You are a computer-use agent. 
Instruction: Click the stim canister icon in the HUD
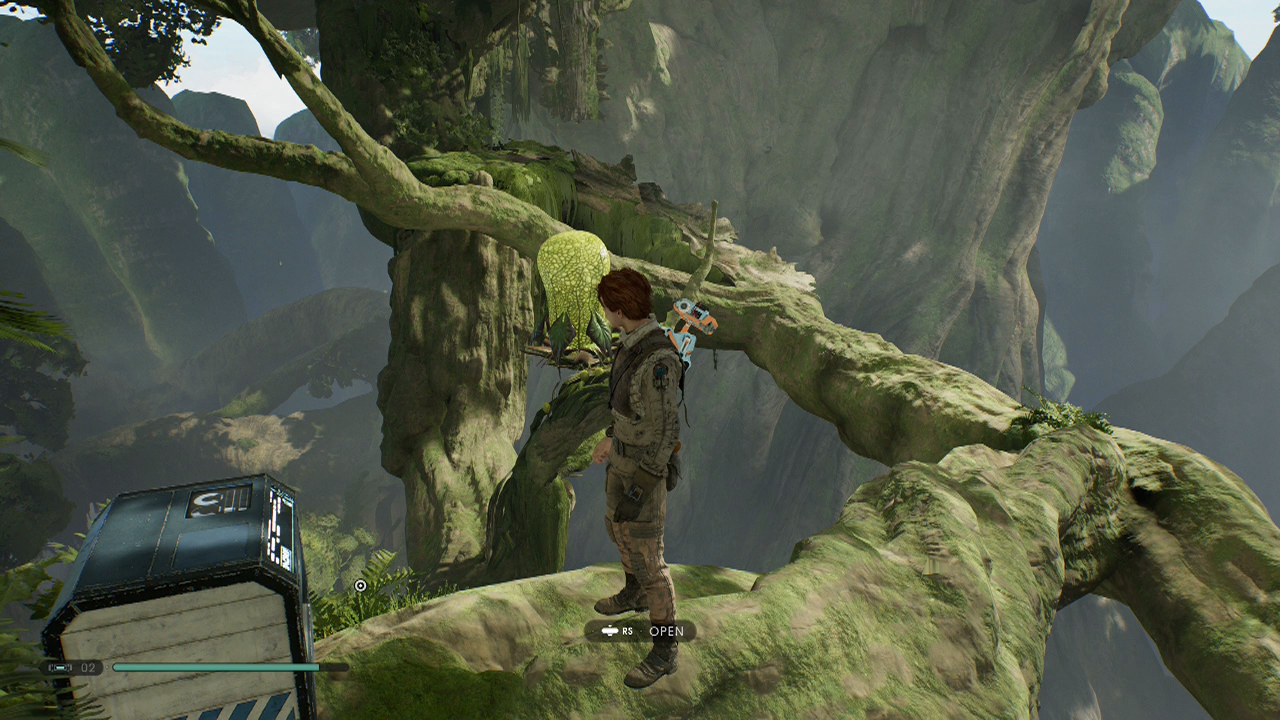tap(60, 667)
